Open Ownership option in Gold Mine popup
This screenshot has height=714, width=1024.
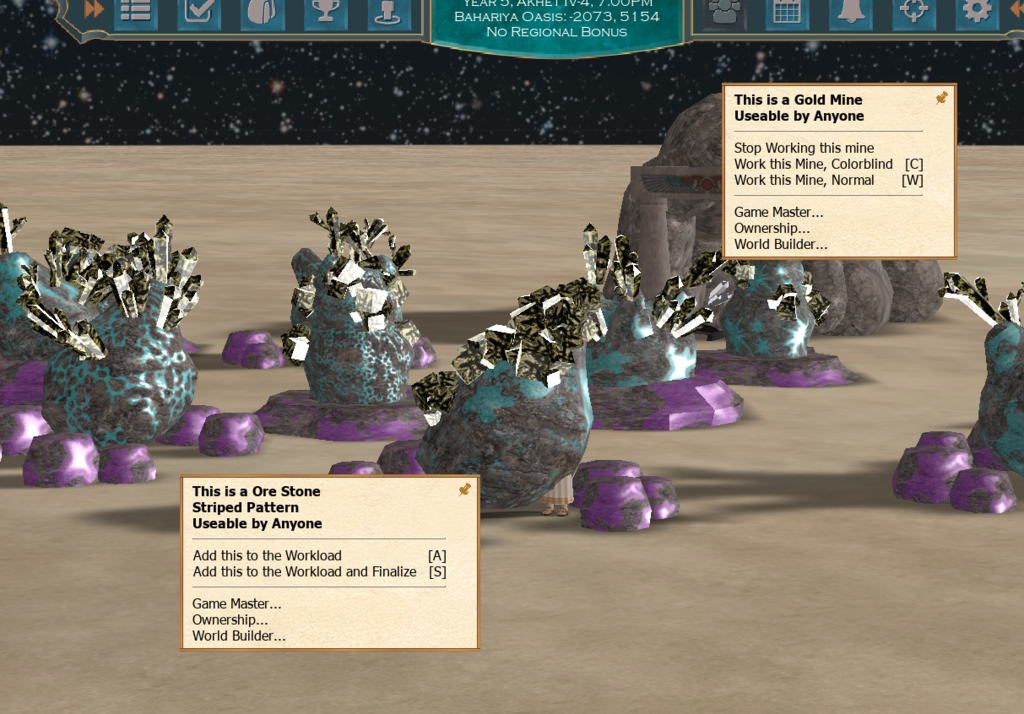pos(771,228)
